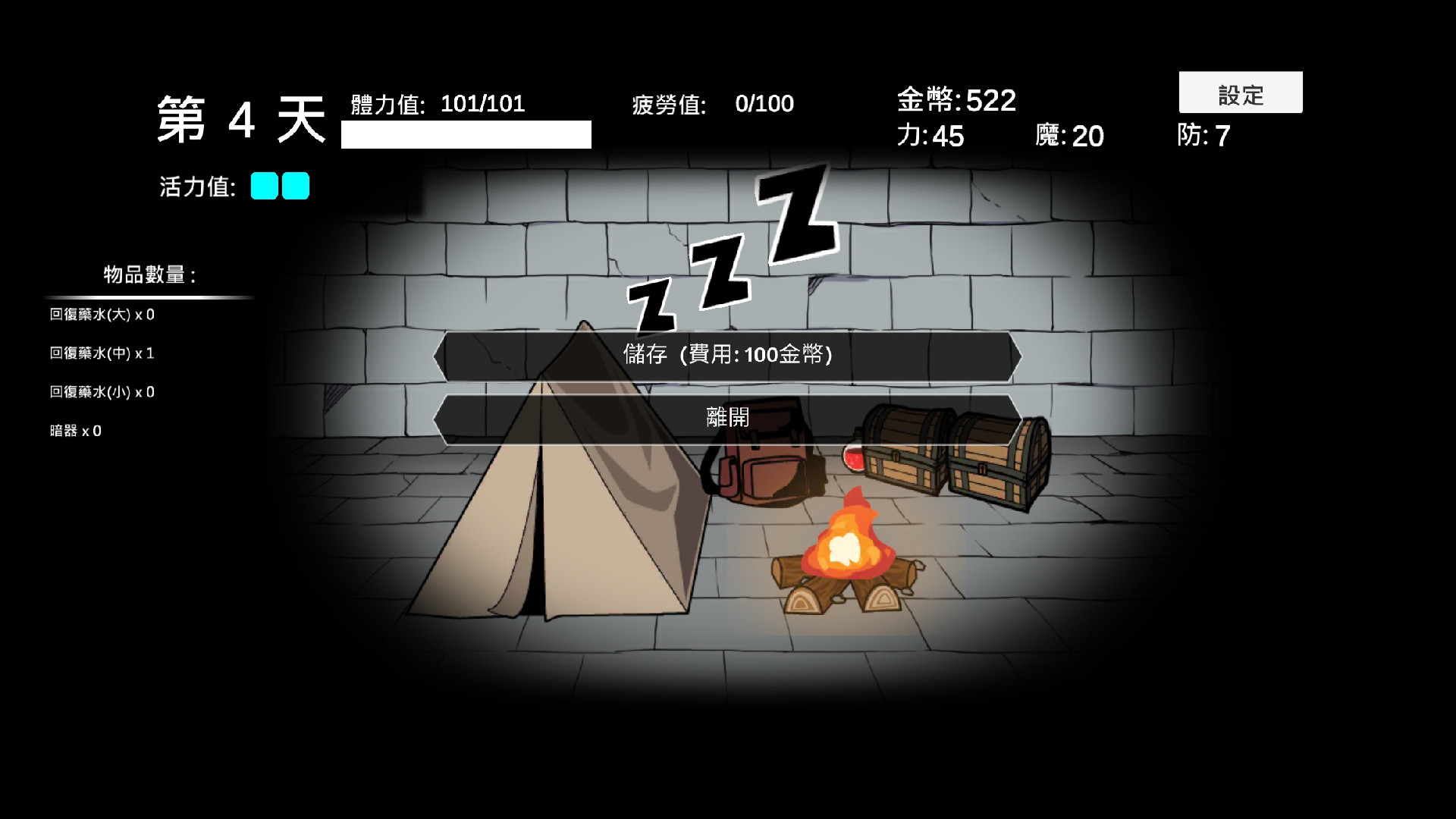This screenshot has width=1456, height=819.
Task: Toggle the first cyan 活力值 block
Action: pyautogui.click(x=264, y=186)
